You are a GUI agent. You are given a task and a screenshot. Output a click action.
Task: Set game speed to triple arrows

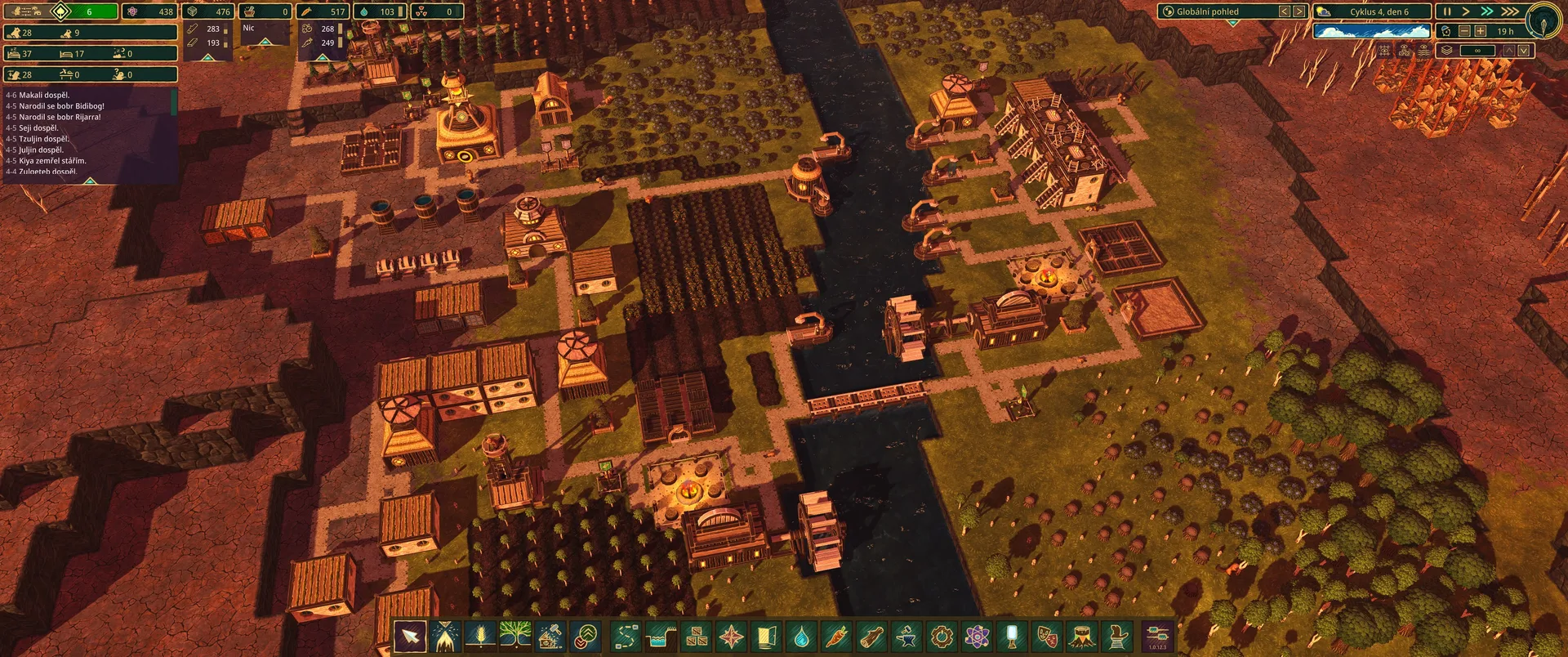point(1509,11)
